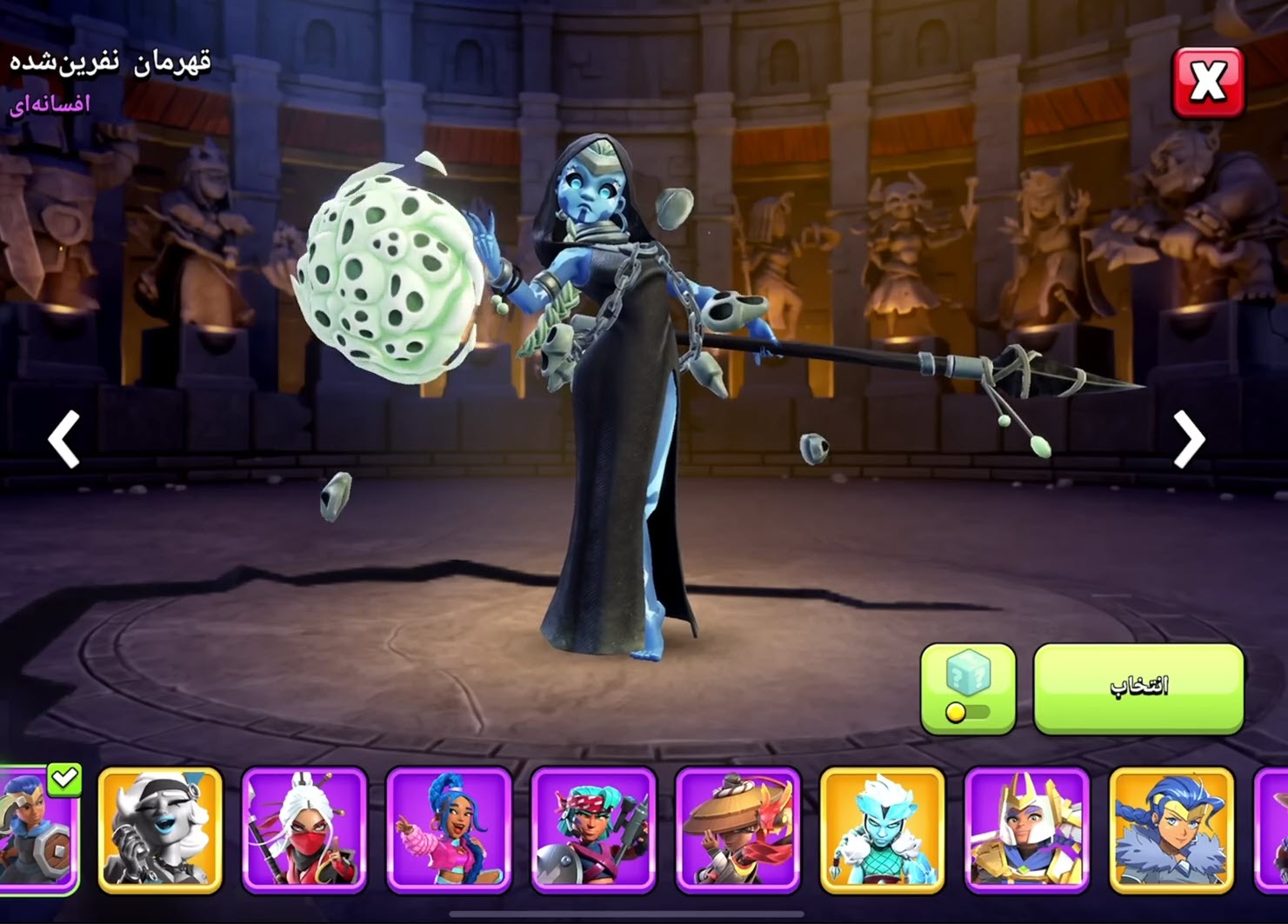
Task: Pick the blue-haired pink outfit skin thumbnail
Action: (x=449, y=829)
